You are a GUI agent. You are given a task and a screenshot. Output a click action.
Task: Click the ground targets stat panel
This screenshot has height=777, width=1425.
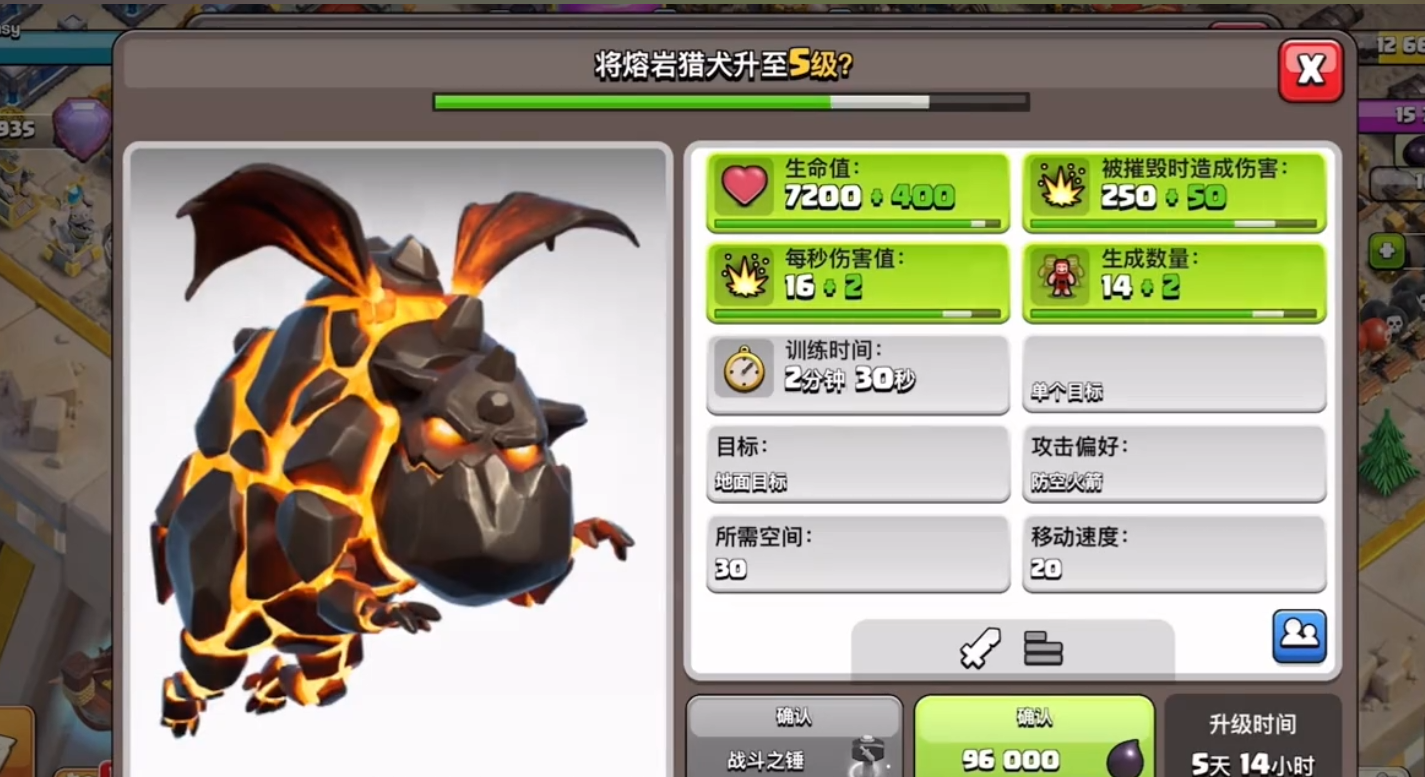(x=857, y=462)
